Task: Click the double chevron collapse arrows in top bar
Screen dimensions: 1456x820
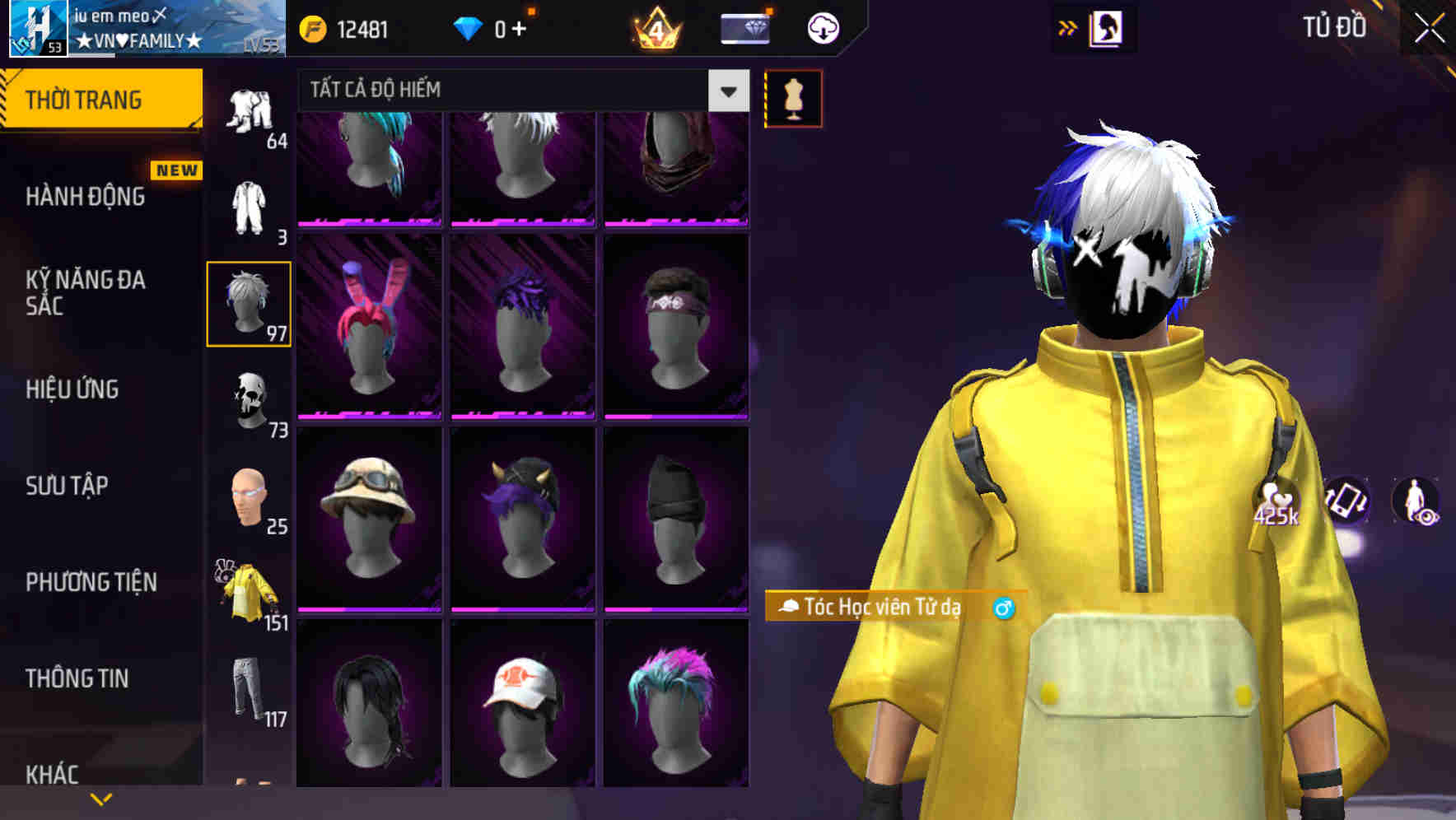Action: click(1068, 27)
